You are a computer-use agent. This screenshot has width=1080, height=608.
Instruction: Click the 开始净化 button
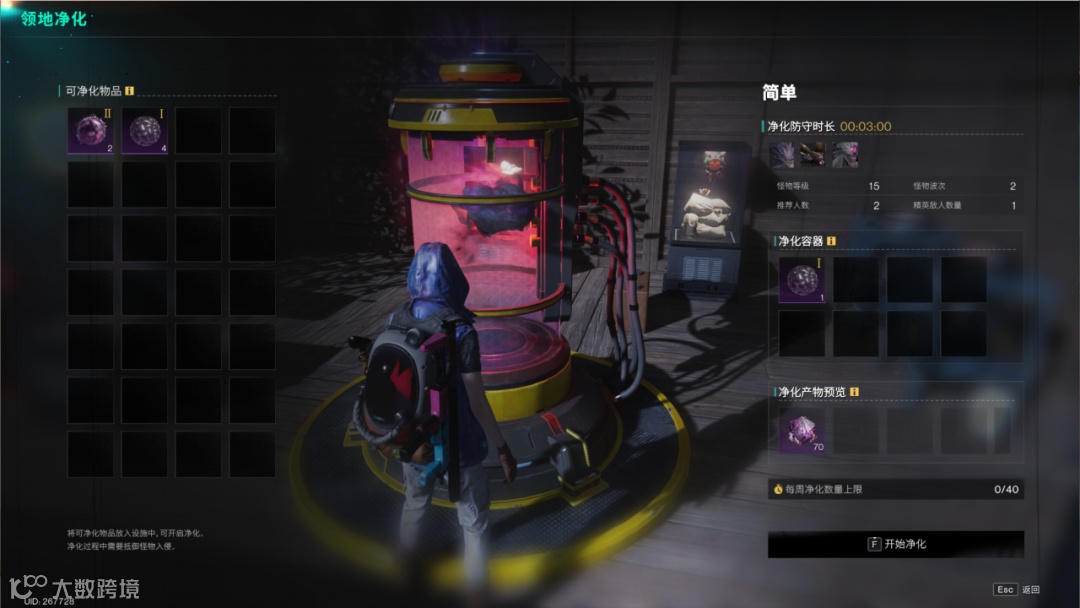(x=896, y=544)
